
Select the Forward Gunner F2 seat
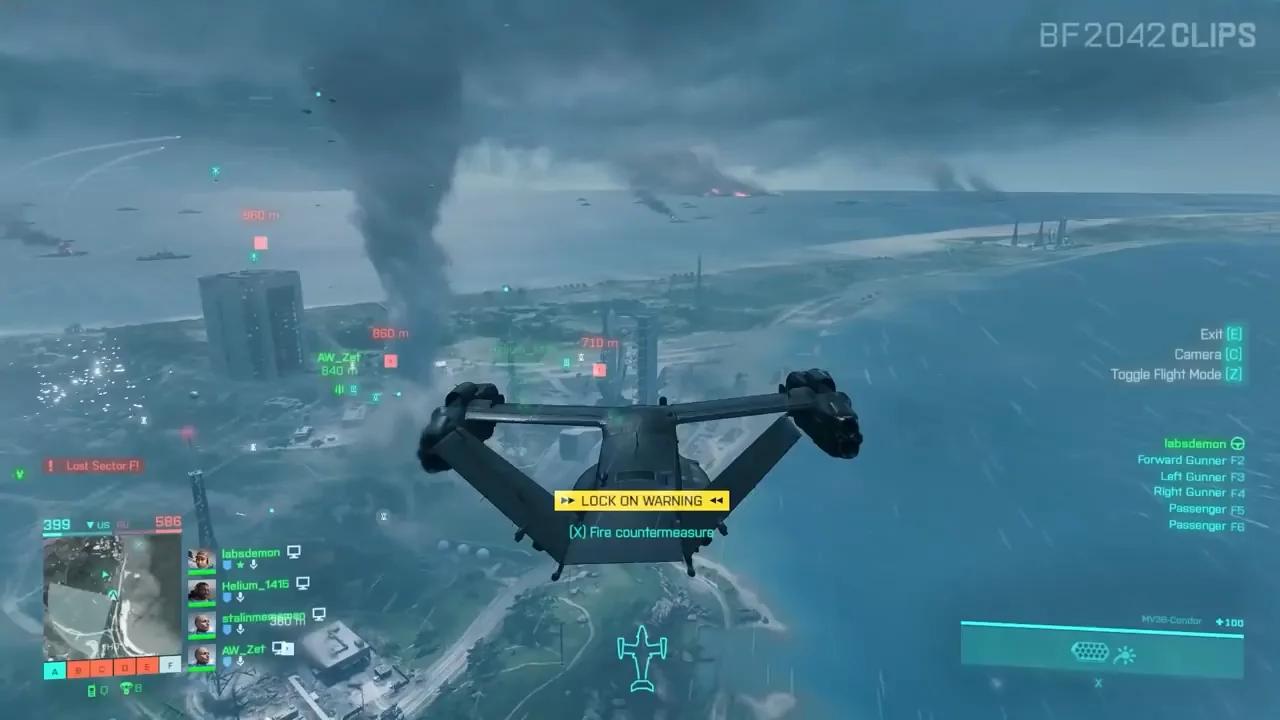pyautogui.click(x=1192, y=460)
